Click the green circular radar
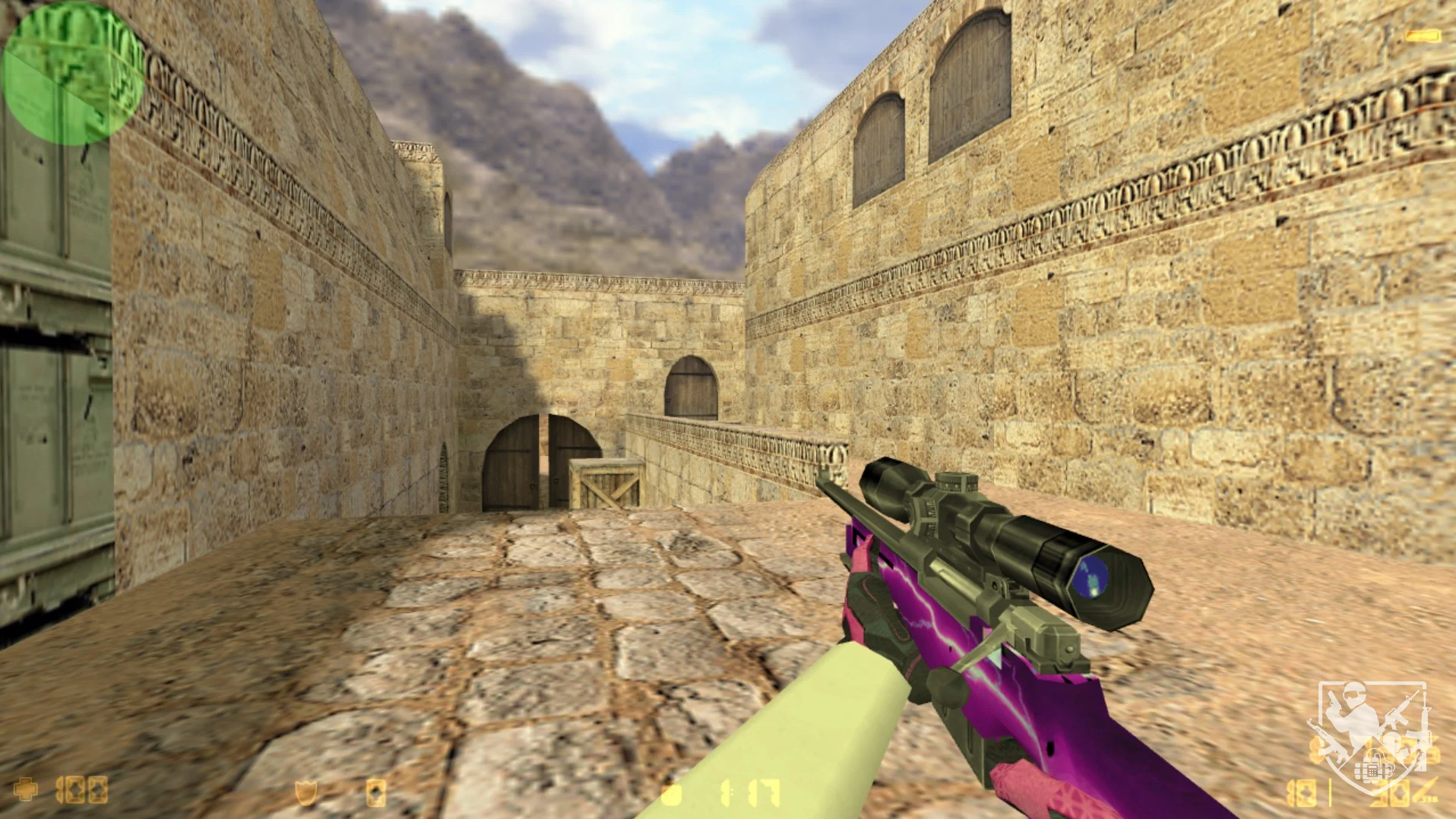 click(x=73, y=73)
